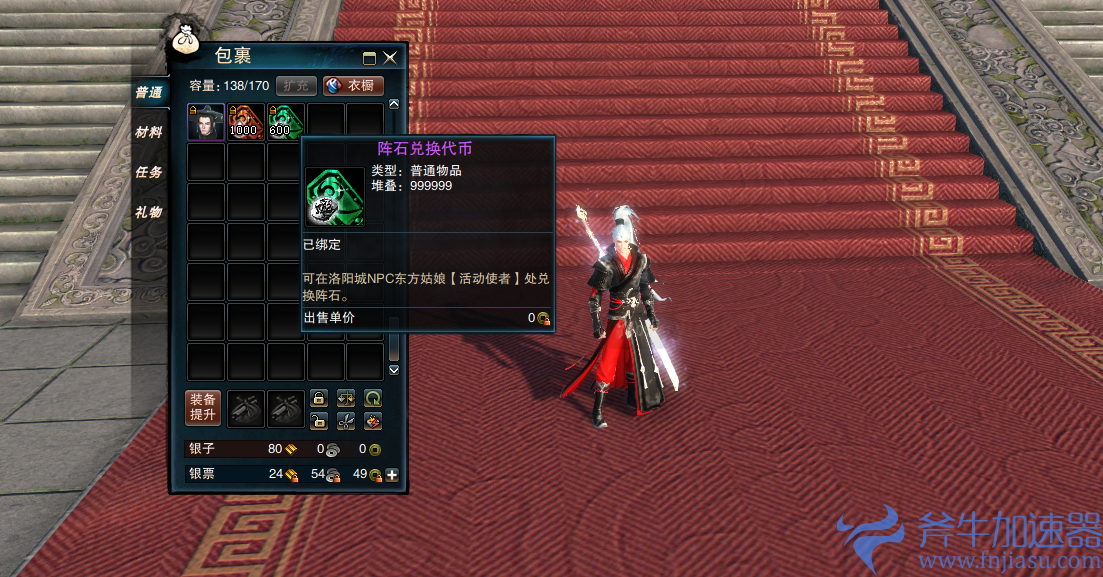
Task: Click the 扩充 expand capacity button
Action: click(x=296, y=86)
